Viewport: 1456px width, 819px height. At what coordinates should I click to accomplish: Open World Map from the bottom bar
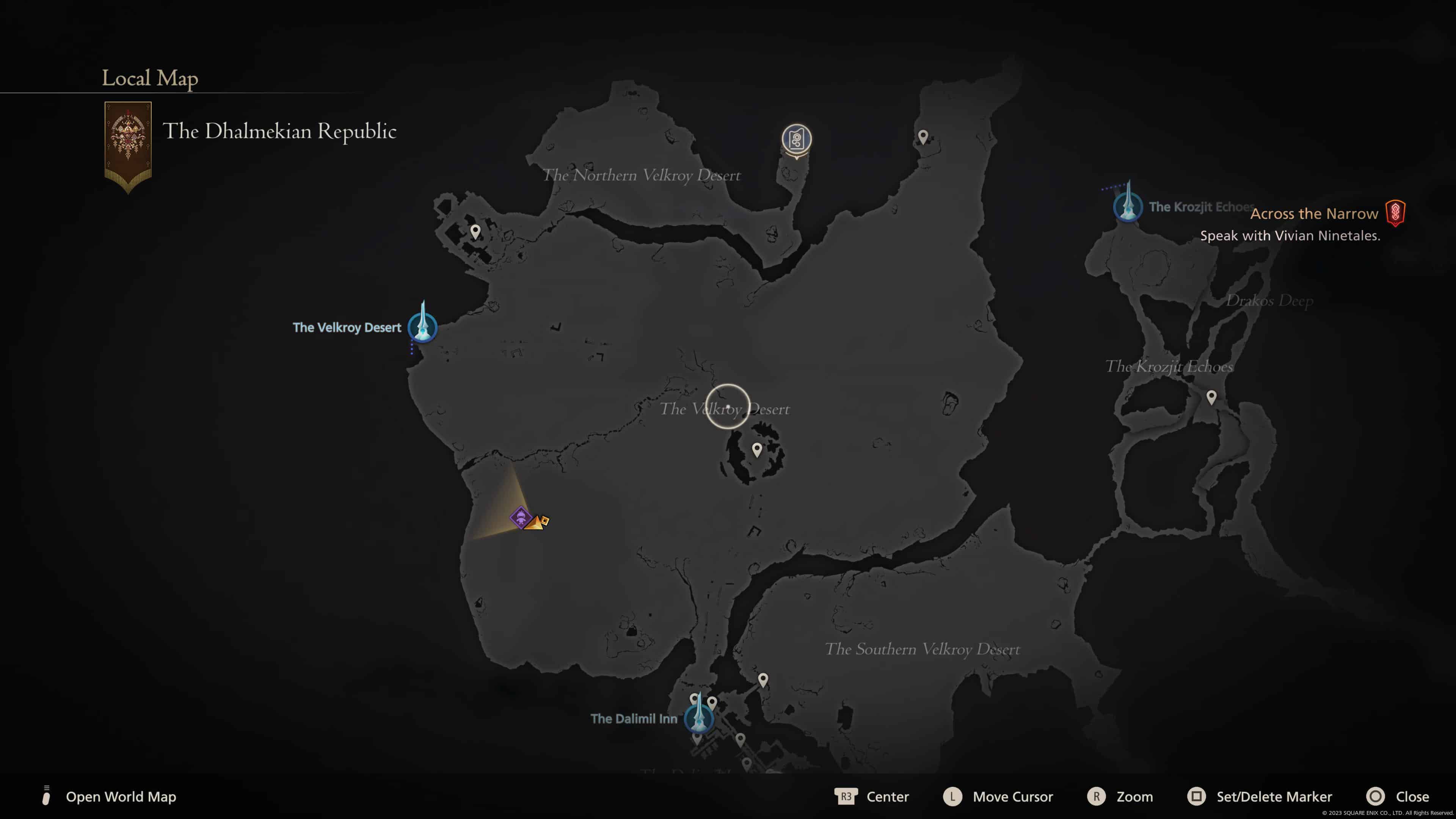pos(121,797)
